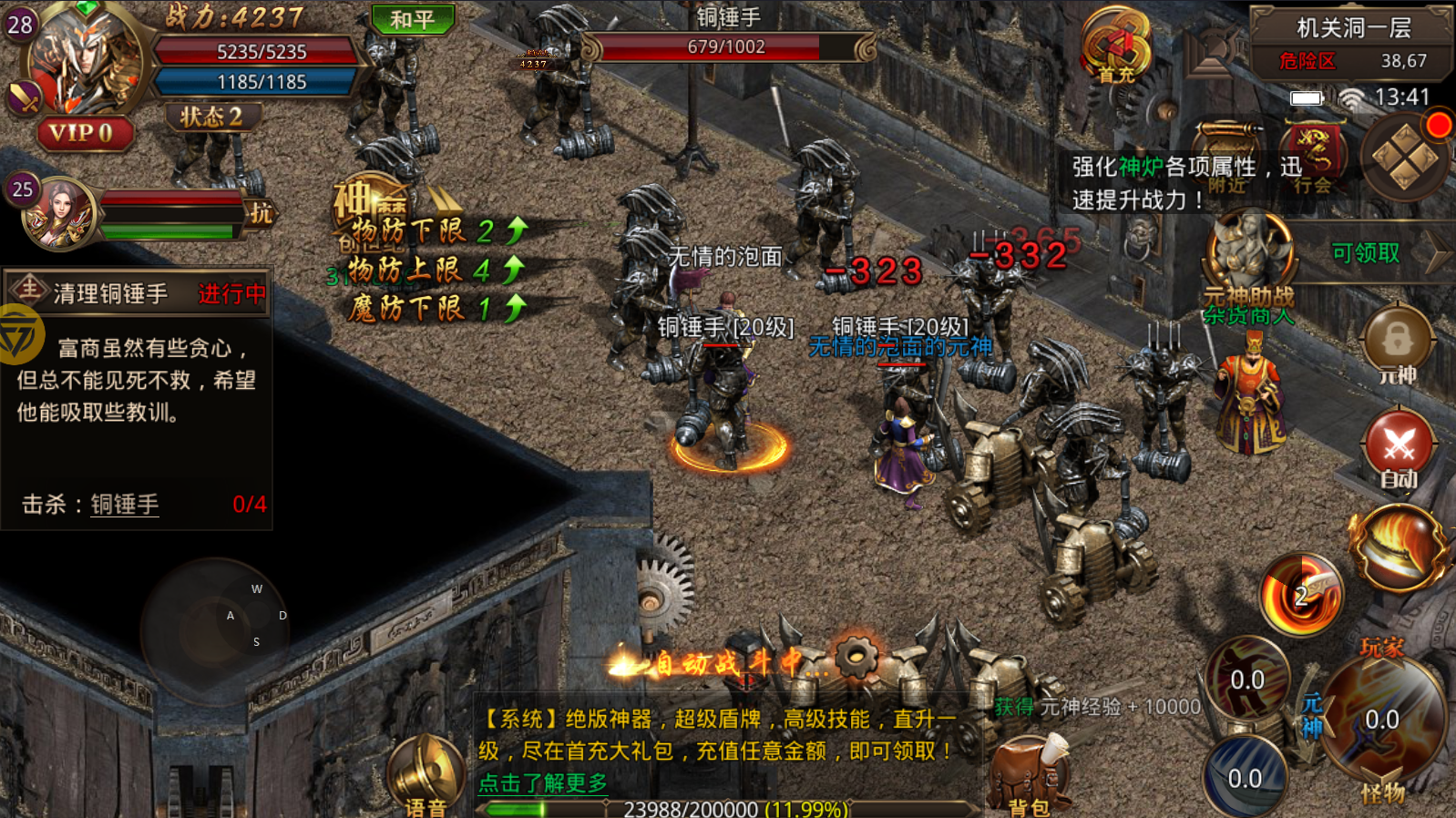Image resolution: width=1456 pixels, height=818 pixels.
Task: Toggle the 和平 attack mode button
Action: point(413,19)
